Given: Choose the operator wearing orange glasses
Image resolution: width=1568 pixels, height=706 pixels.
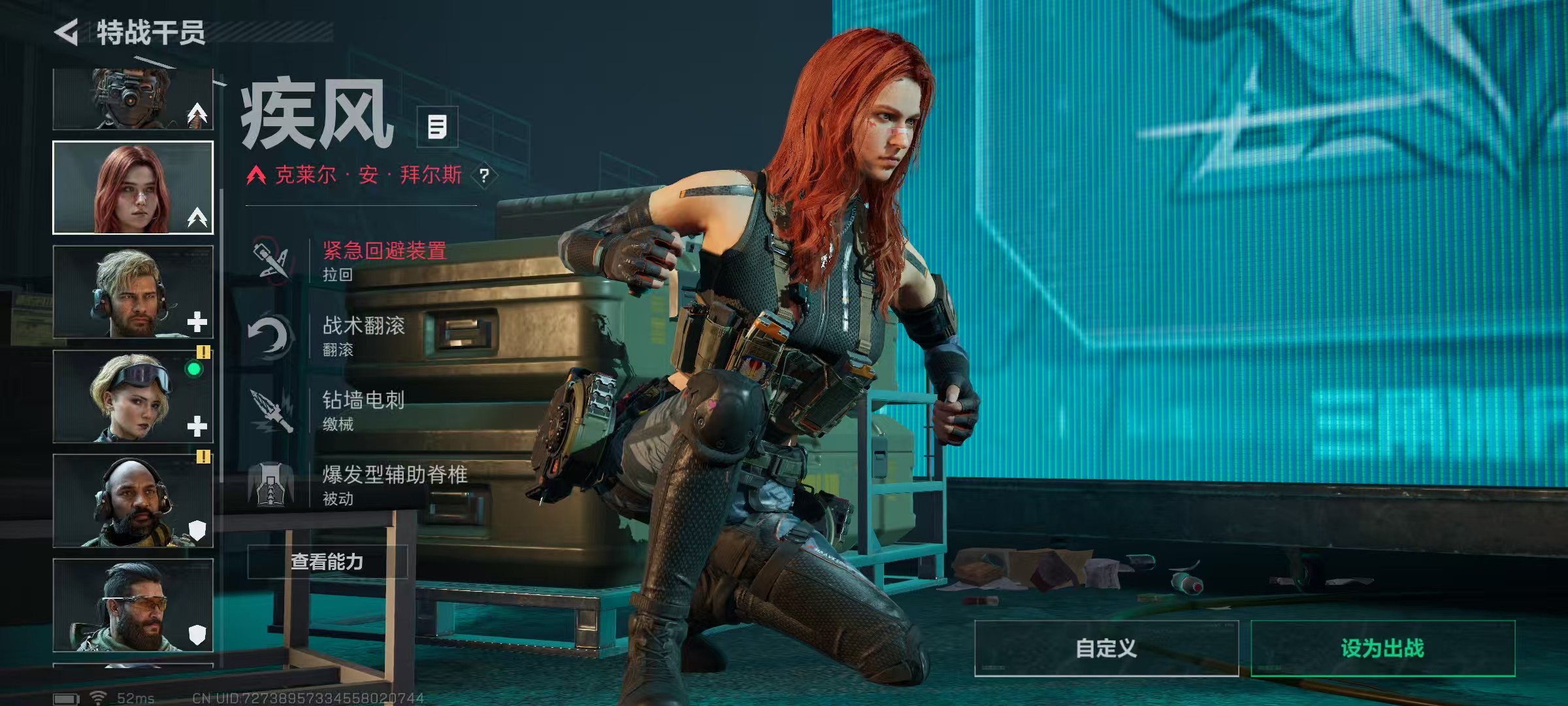Looking at the screenshot, I should pyautogui.click(x=133, y=605).
